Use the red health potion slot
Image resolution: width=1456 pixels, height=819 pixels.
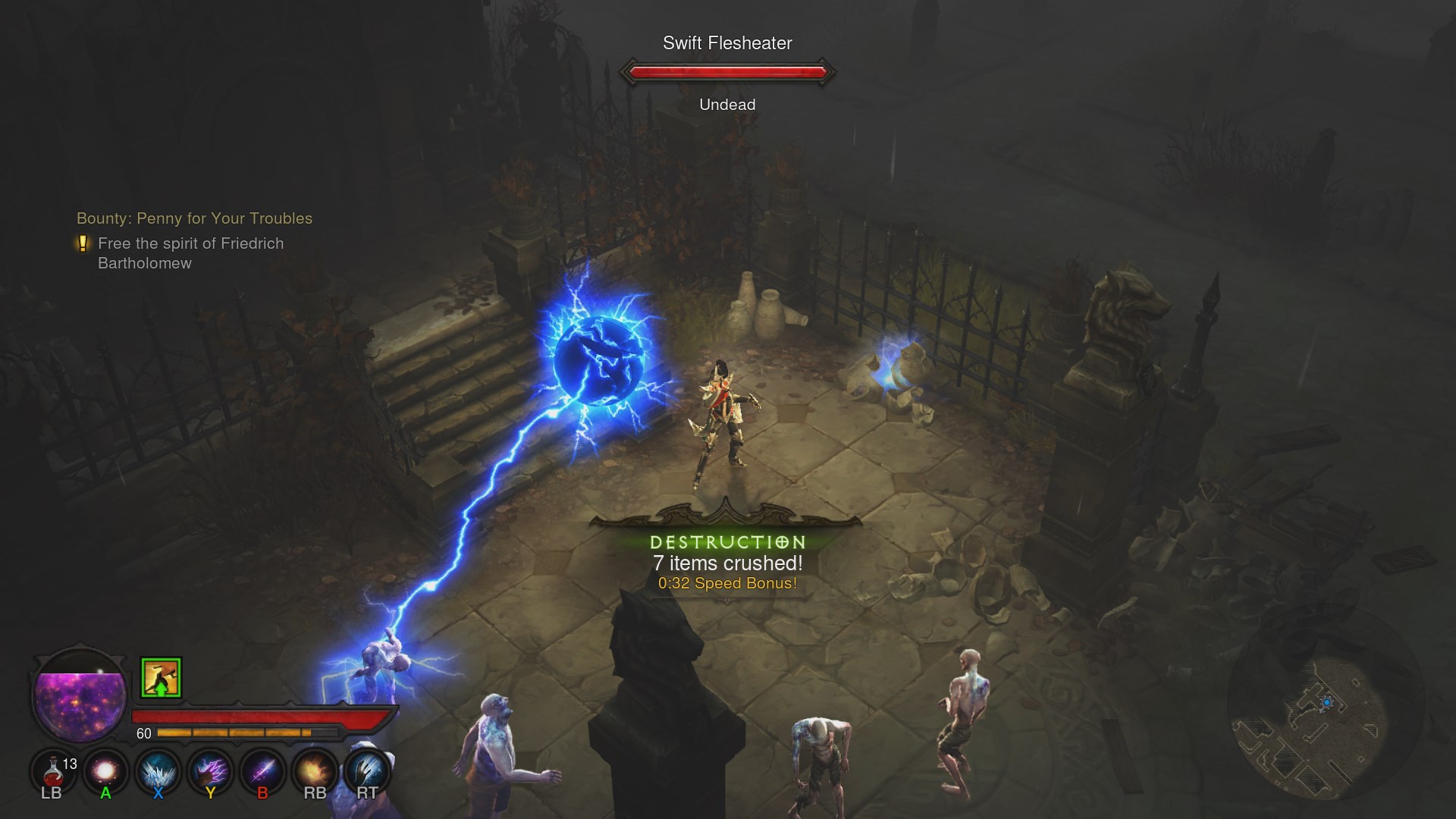pos(52,771)
